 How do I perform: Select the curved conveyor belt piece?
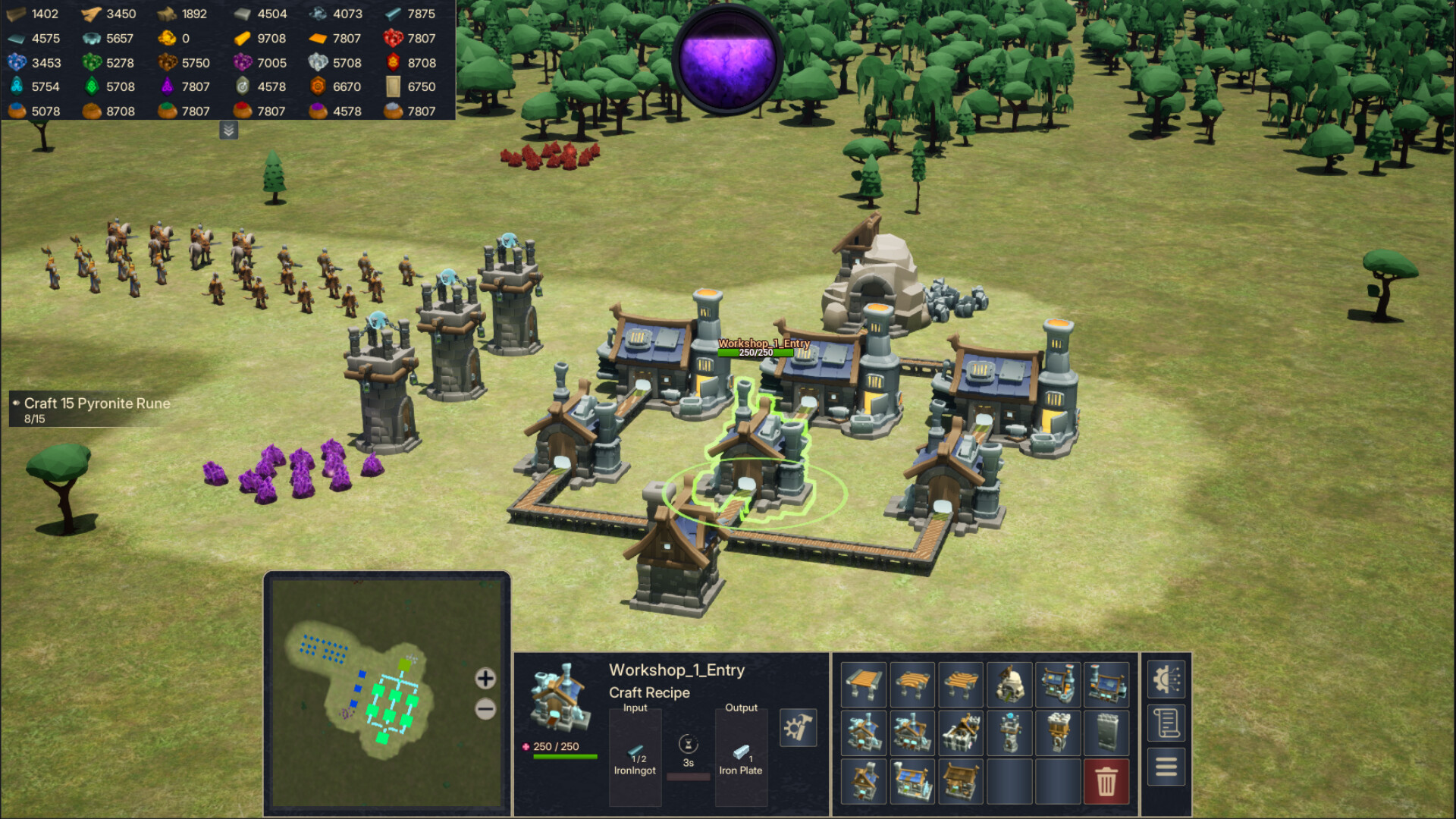pyautogui.click(x=912, y=682)
